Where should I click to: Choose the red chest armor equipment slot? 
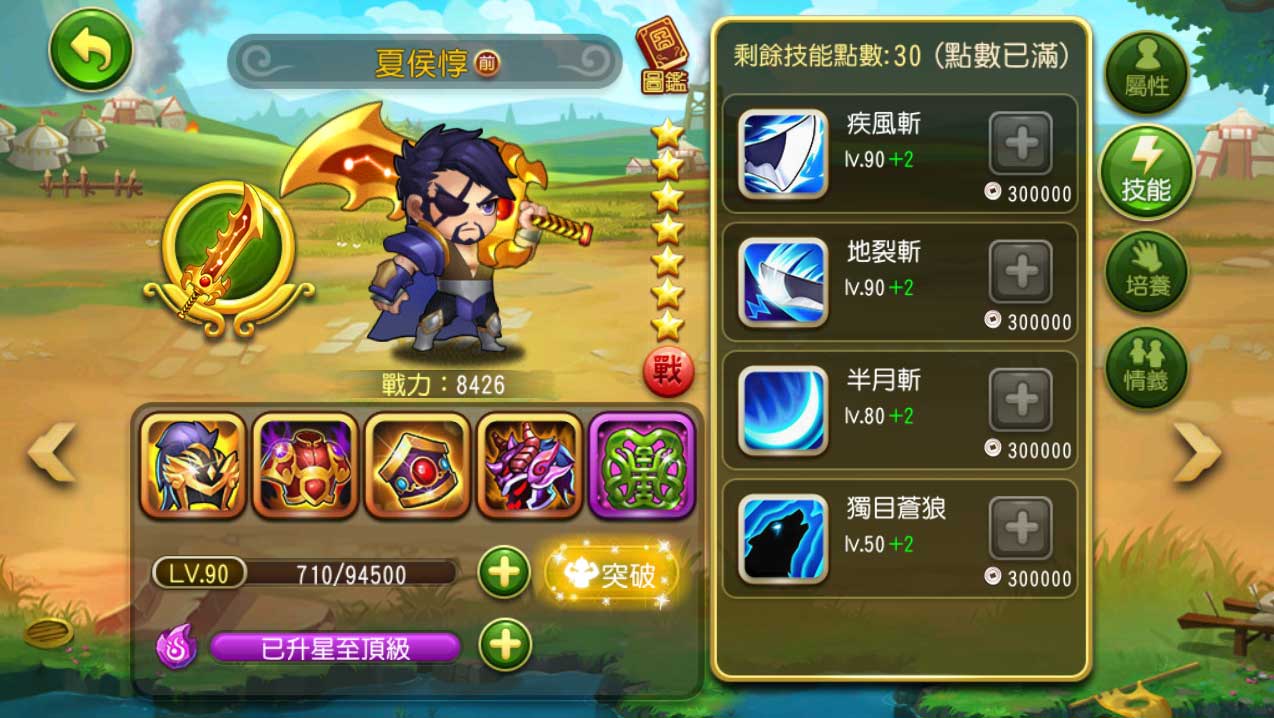coord(305,465)
